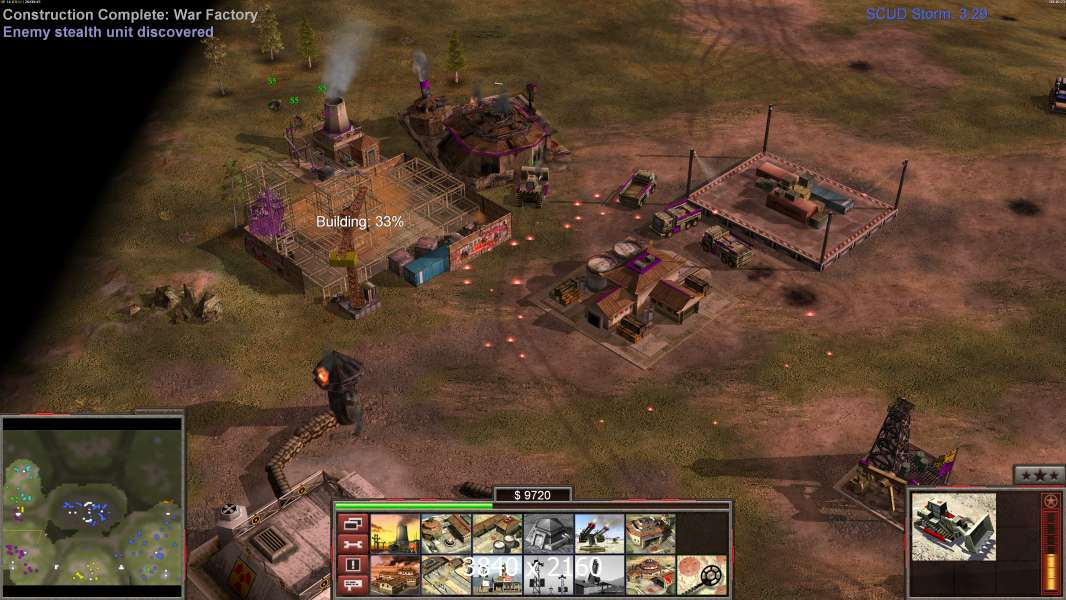1066x600 pixels.
Task: Build a Gattling Cannon defense
Action: point(599,533)
